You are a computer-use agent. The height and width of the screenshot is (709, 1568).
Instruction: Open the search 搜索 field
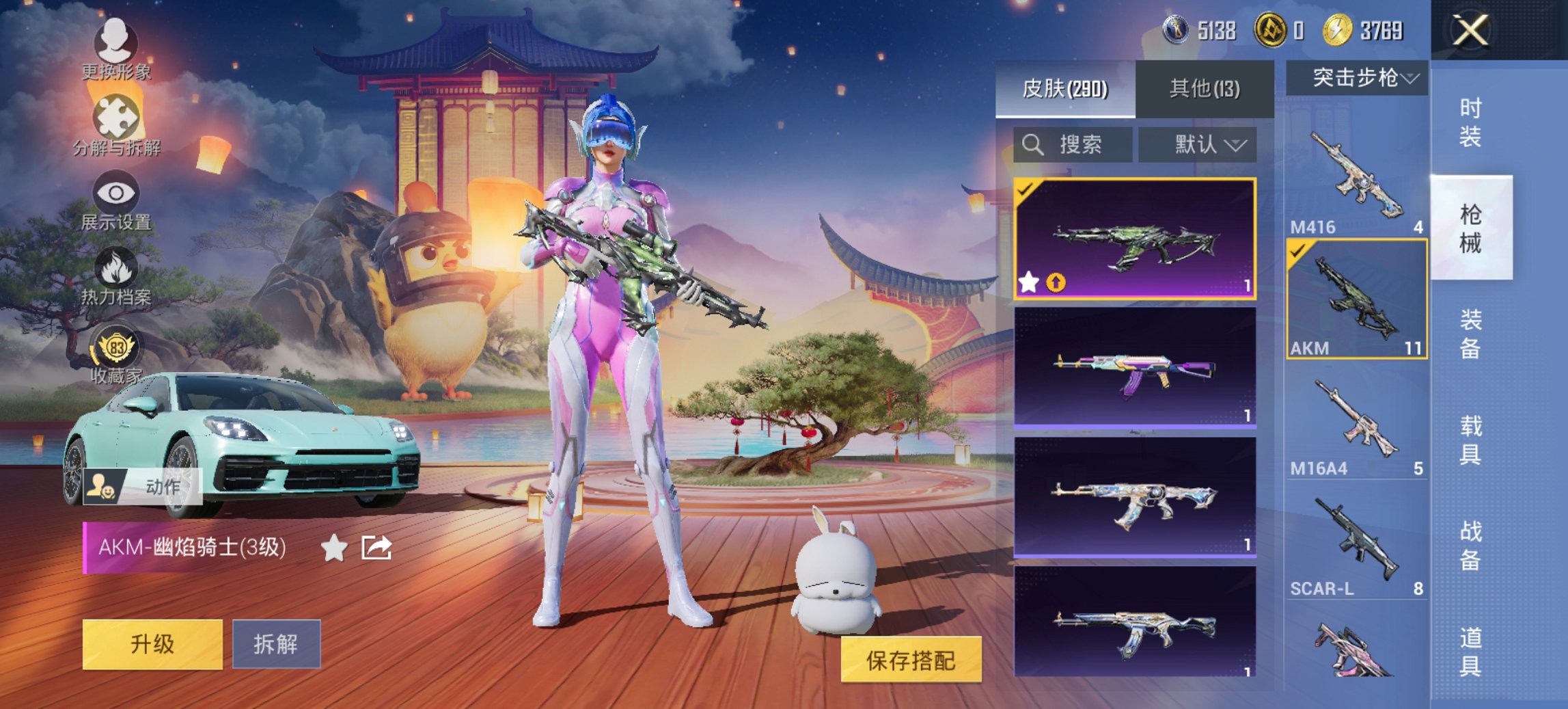pyautogui.click(x=1062, y=145)
